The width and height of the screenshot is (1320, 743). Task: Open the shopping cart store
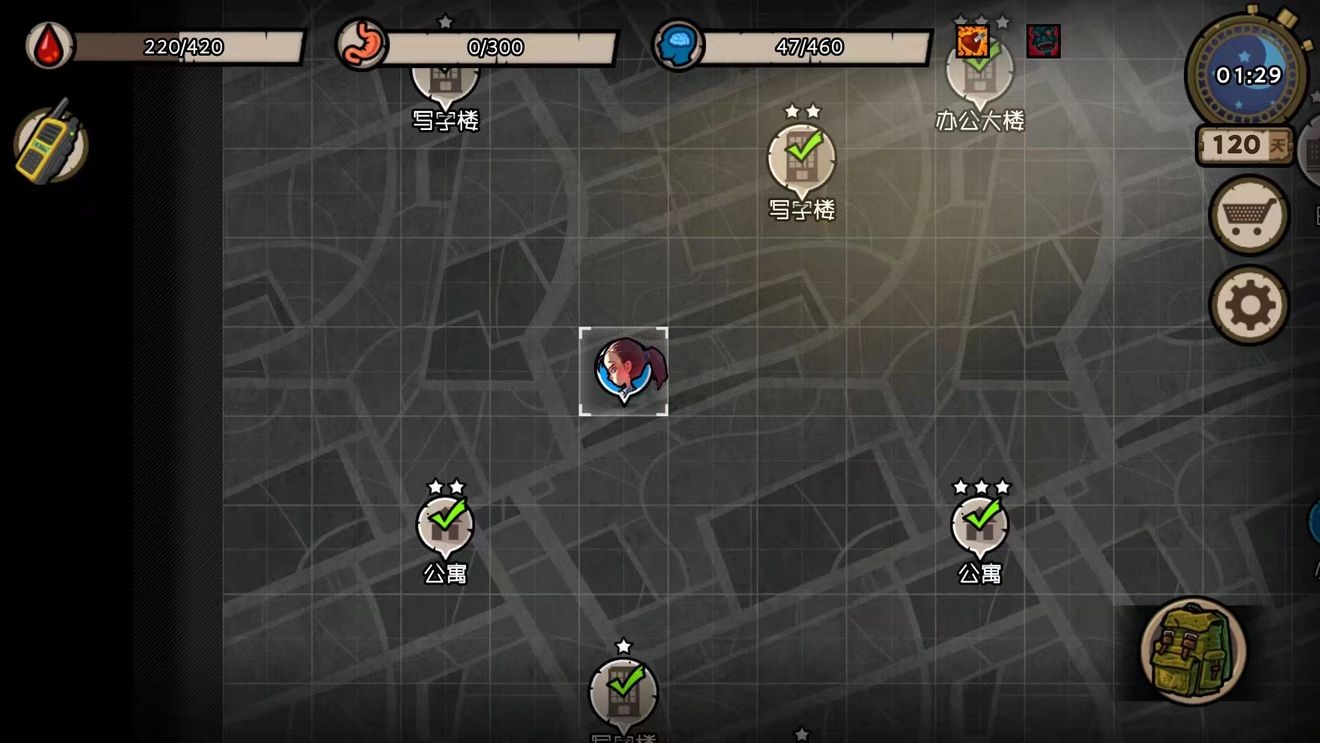click(x=1249, y=215)
